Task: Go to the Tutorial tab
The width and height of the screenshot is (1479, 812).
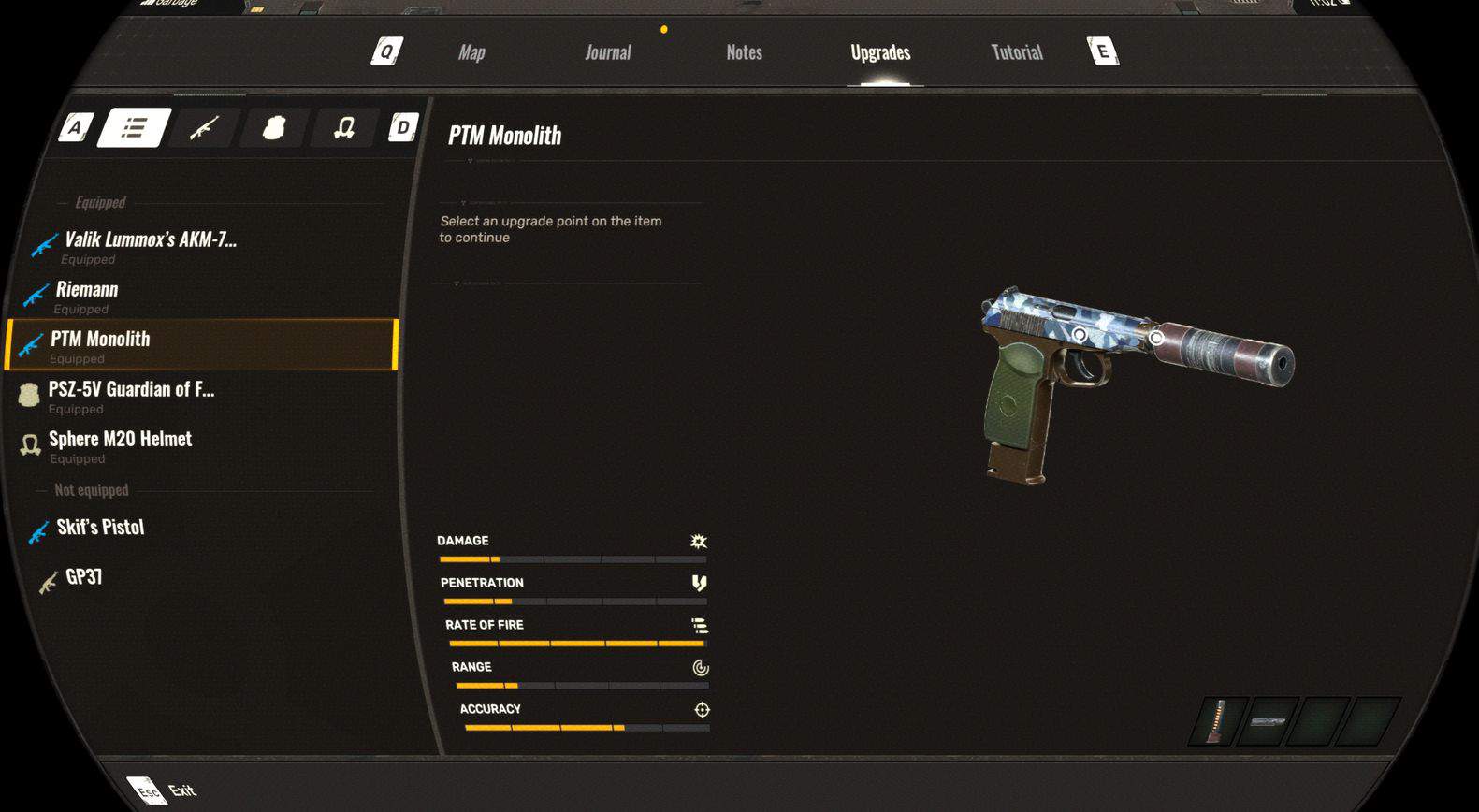Action: click(1017, 52)
